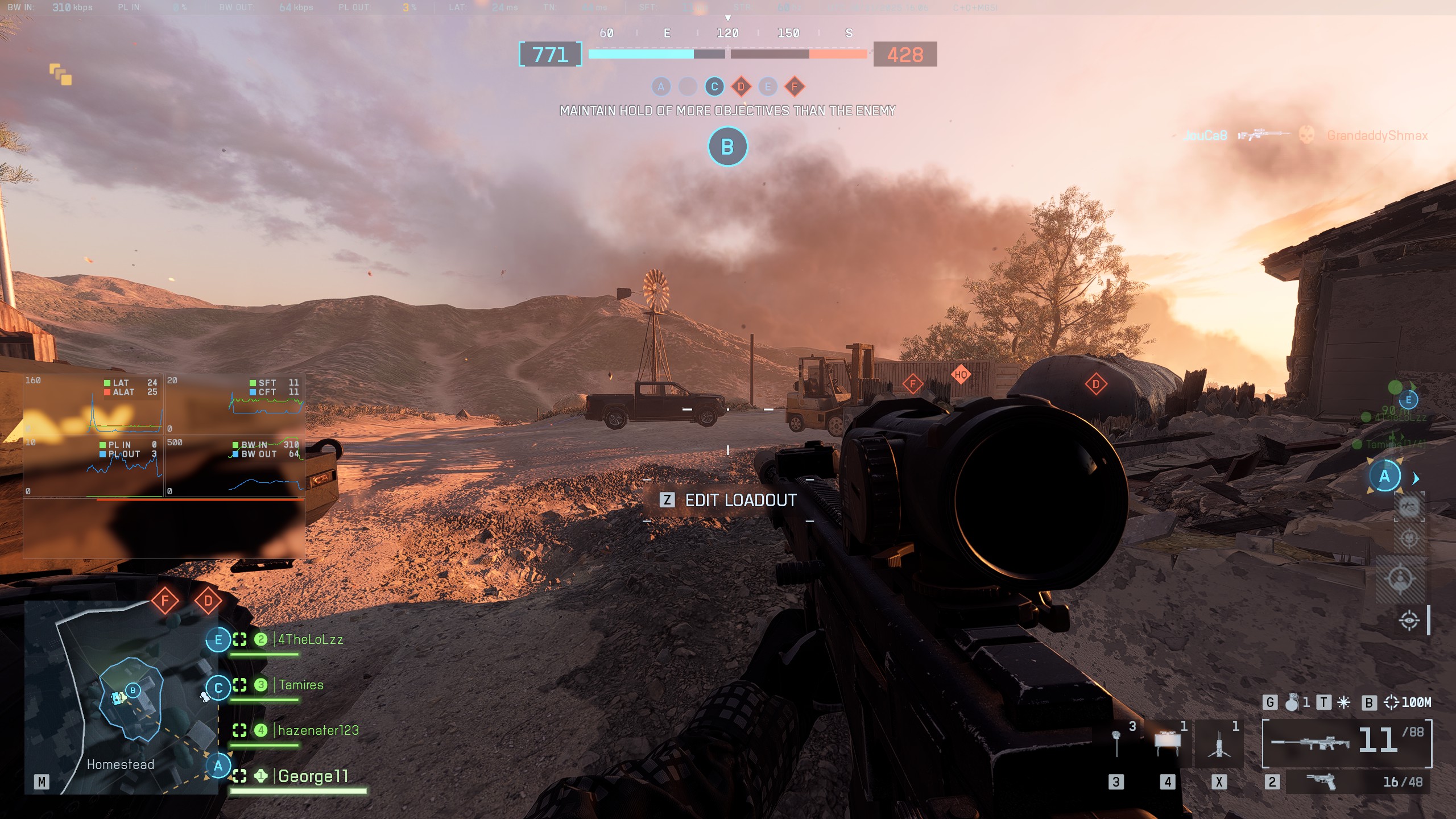Image resolution: width=1456 pixels, height=819 pixels.
Task: Click objective F in the top objective row
Action: 795,87
